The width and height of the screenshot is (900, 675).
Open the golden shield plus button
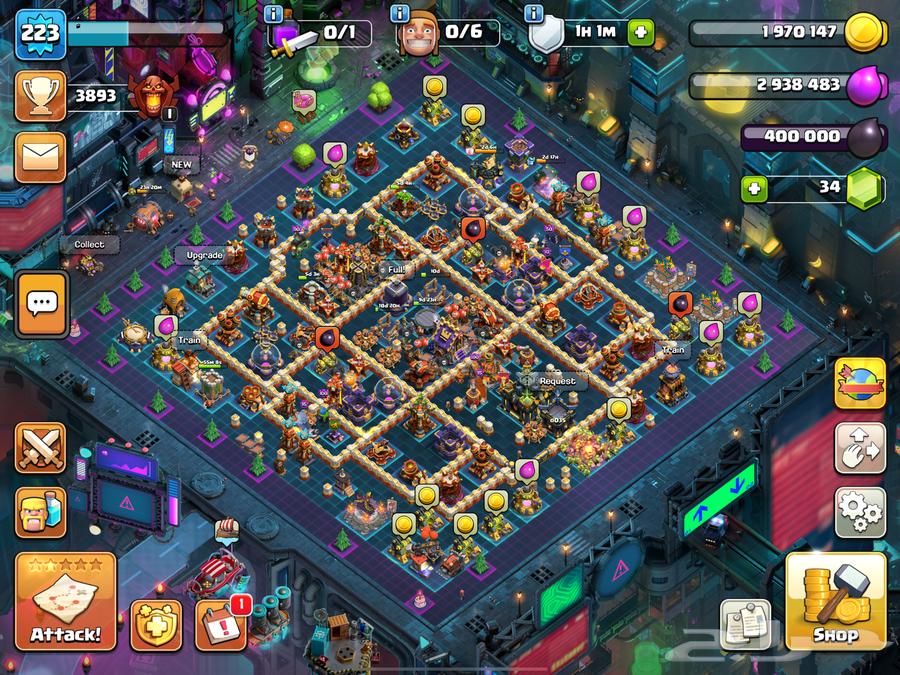(x=156, y=626)
